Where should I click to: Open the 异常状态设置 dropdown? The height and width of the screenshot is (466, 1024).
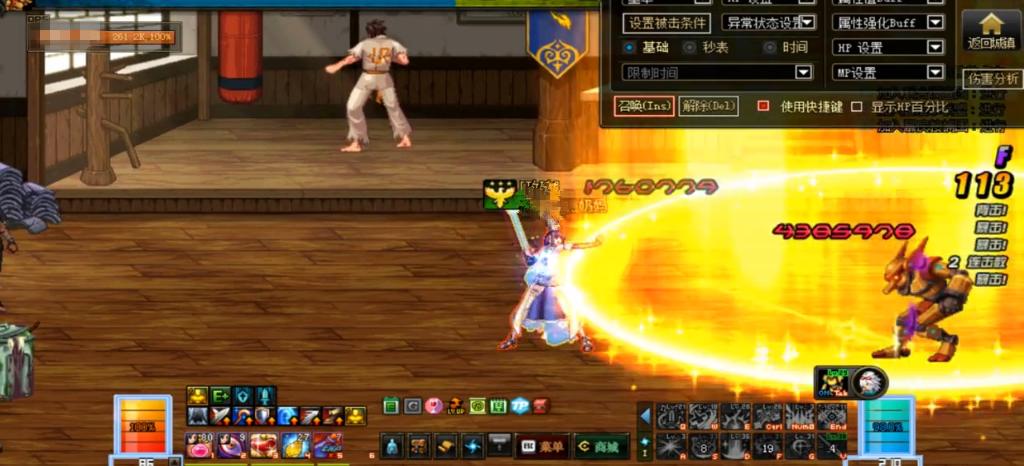click(x=806, y=23)
